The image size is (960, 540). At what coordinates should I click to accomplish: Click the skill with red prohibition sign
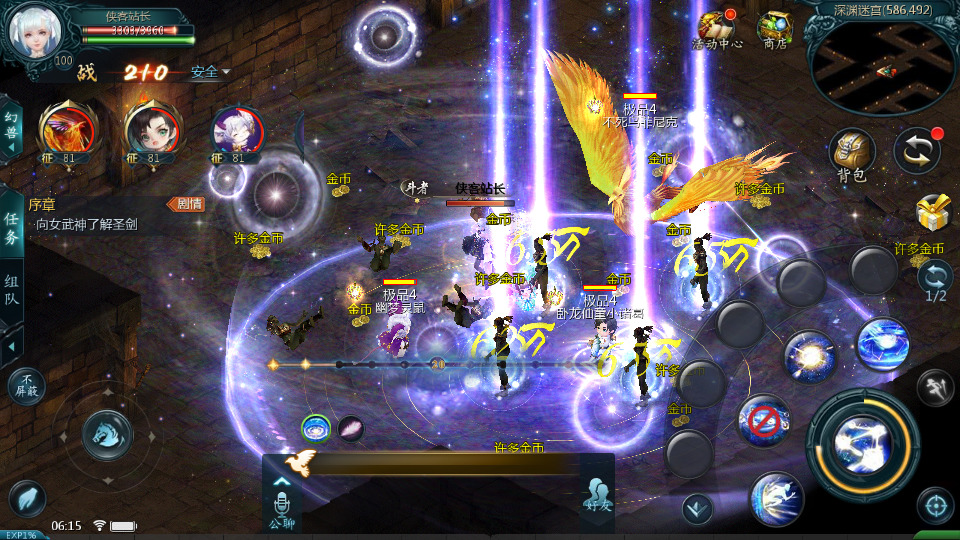[x=764, y=421]
